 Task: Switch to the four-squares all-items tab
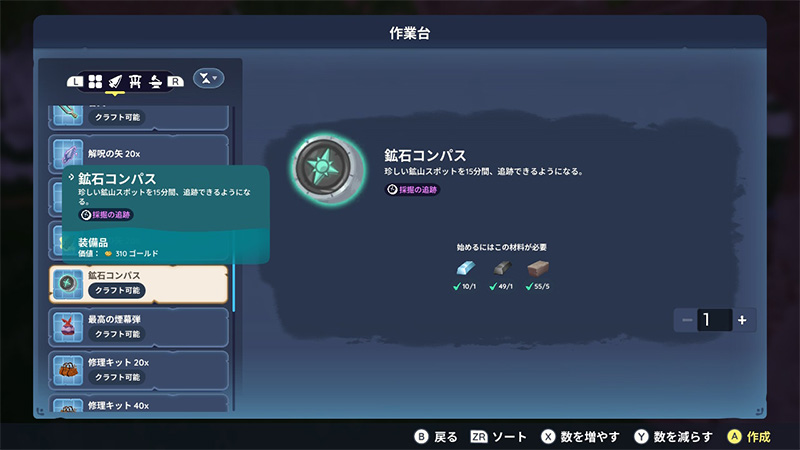click(x=95, y=80)
